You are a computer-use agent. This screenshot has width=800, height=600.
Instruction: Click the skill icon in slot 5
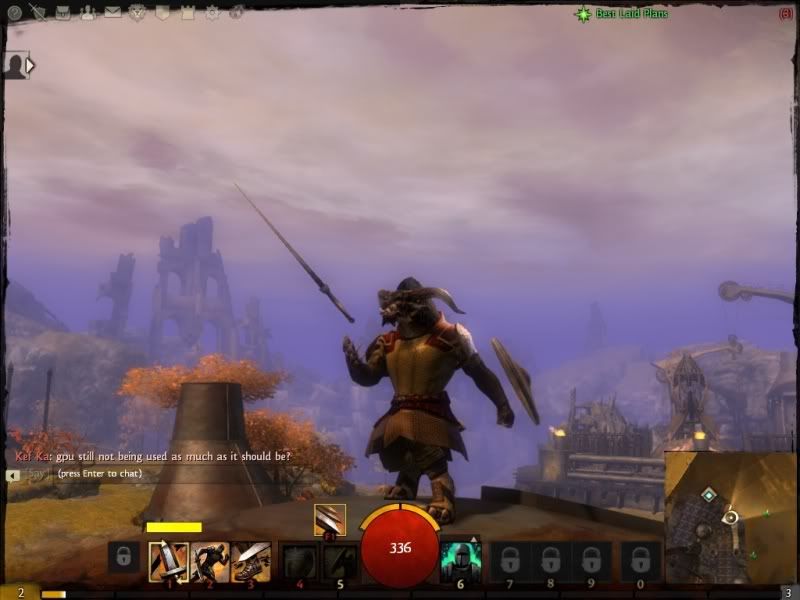339,560
